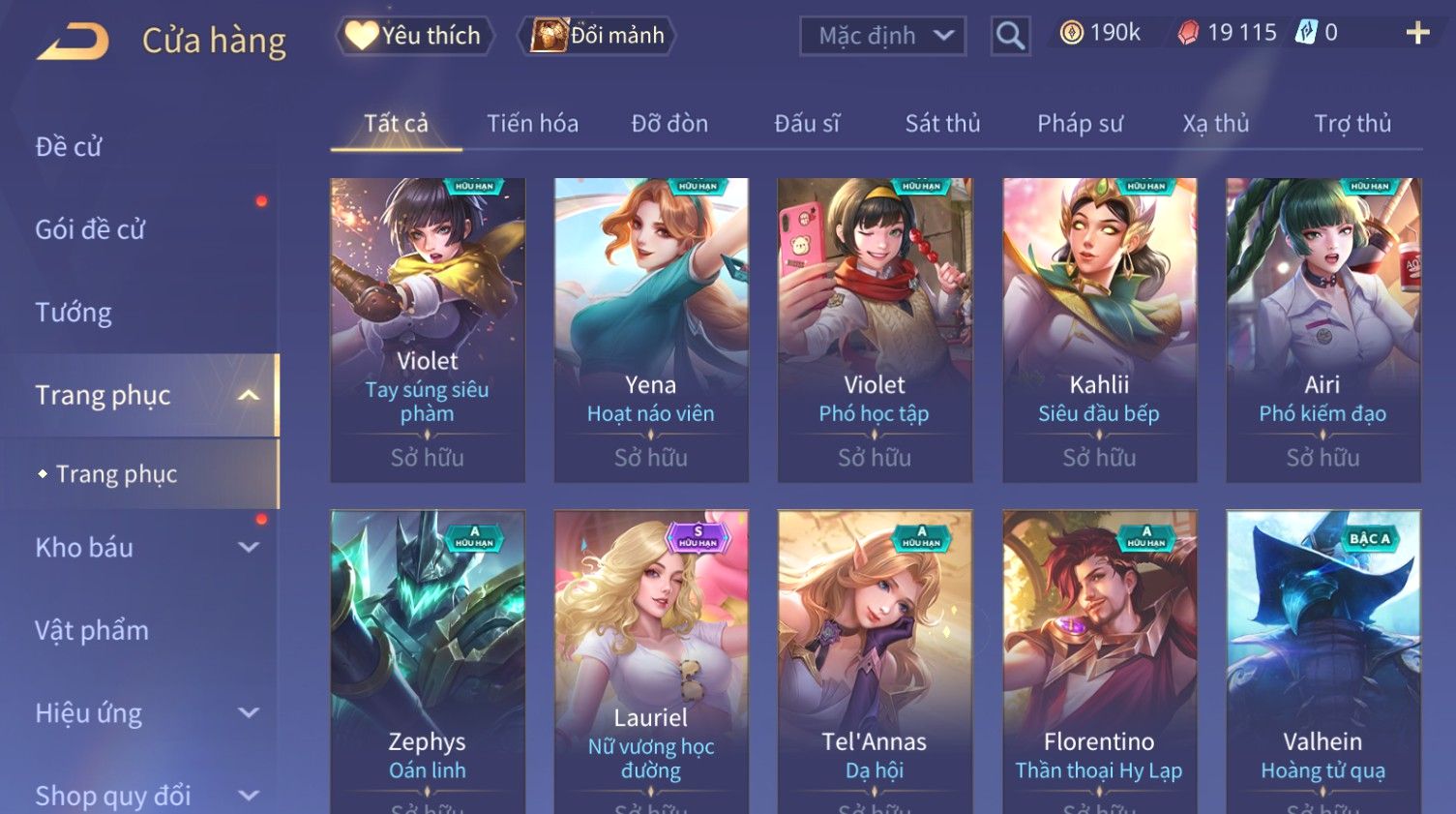The width and height of the screenshot is (1456, 814).
Task: Go back using the golden arrow button
Action: pos(74,42)
